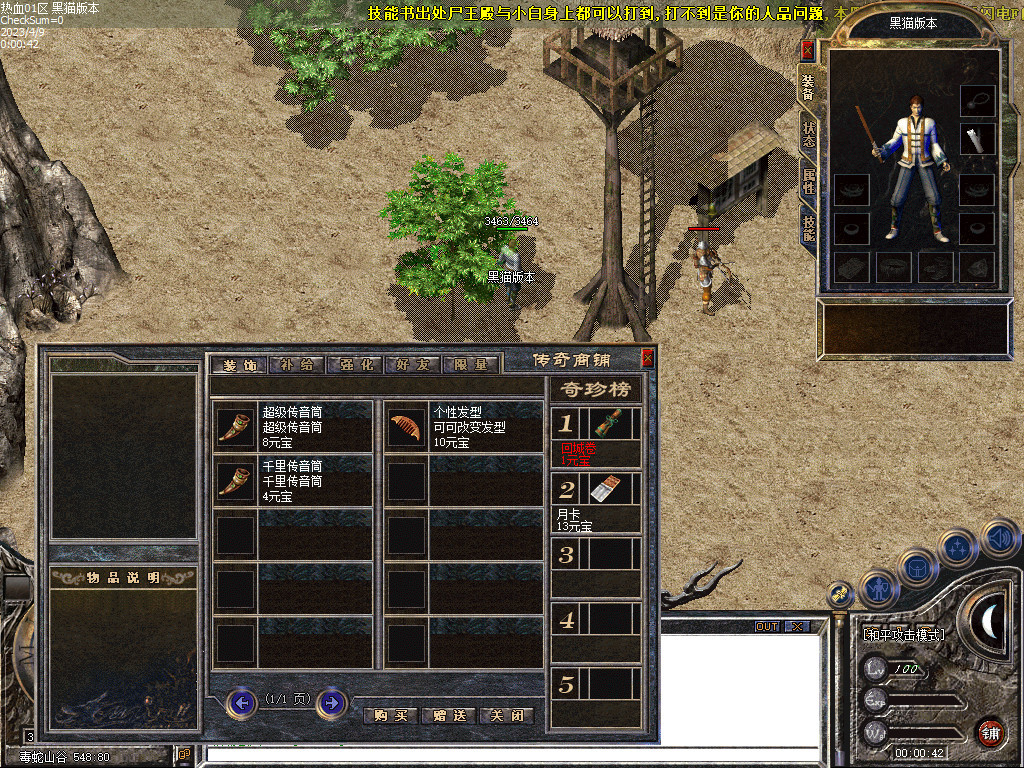Close the character equipment panel
This screenshot has width=1024, height=768.
coord(808,52)
